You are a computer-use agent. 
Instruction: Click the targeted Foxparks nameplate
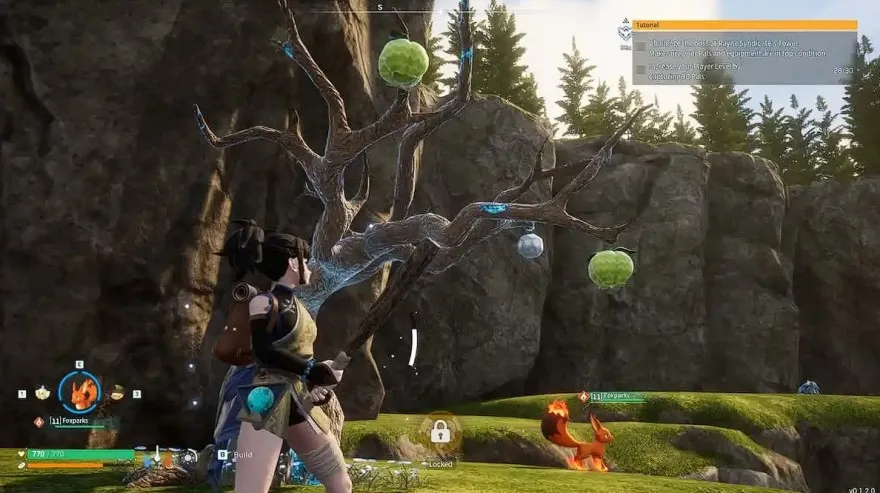pos(617,397)
